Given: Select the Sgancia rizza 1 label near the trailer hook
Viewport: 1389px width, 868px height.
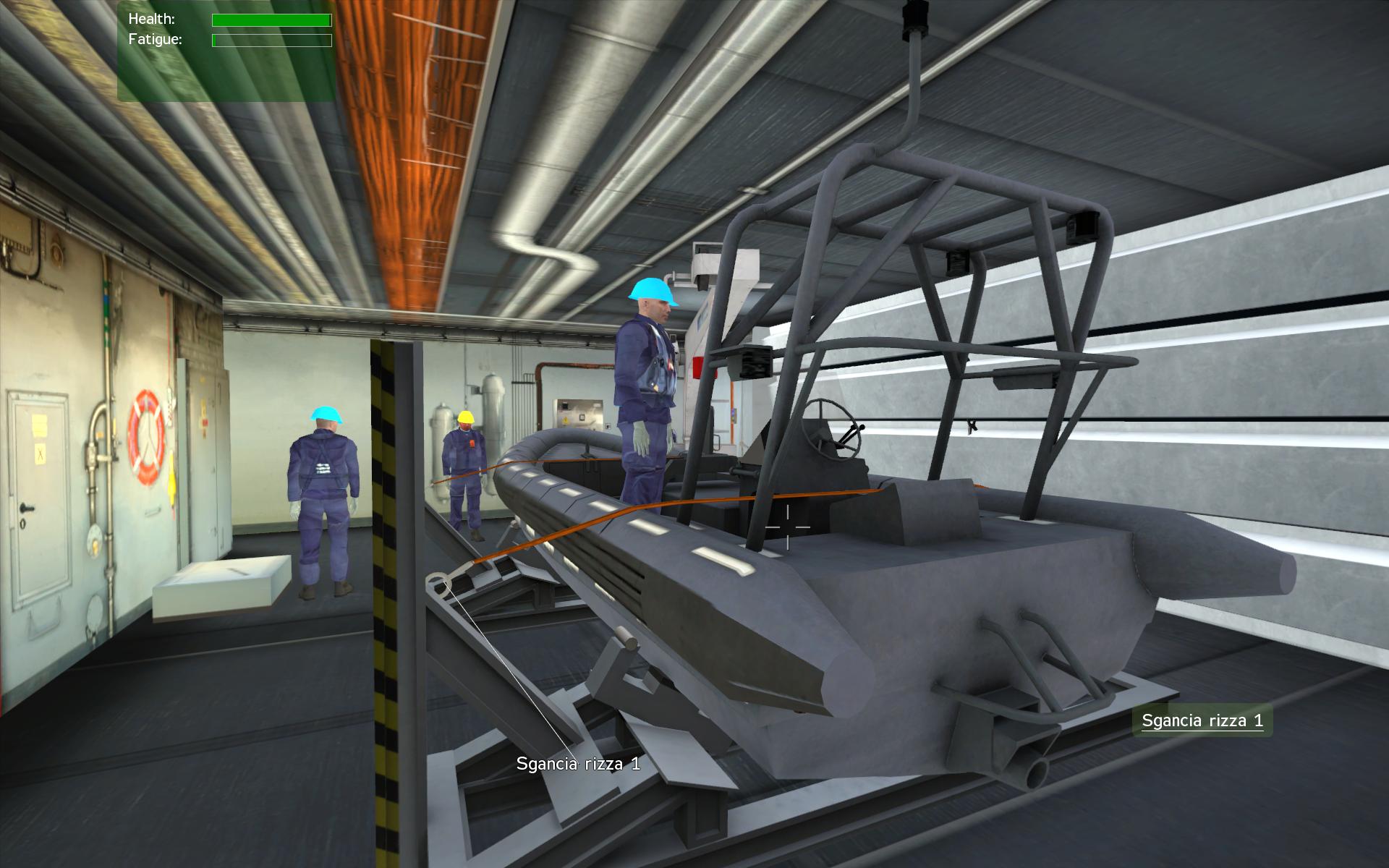Looking at the screenshot, I should pyautogui.click(x=579, y=764).
